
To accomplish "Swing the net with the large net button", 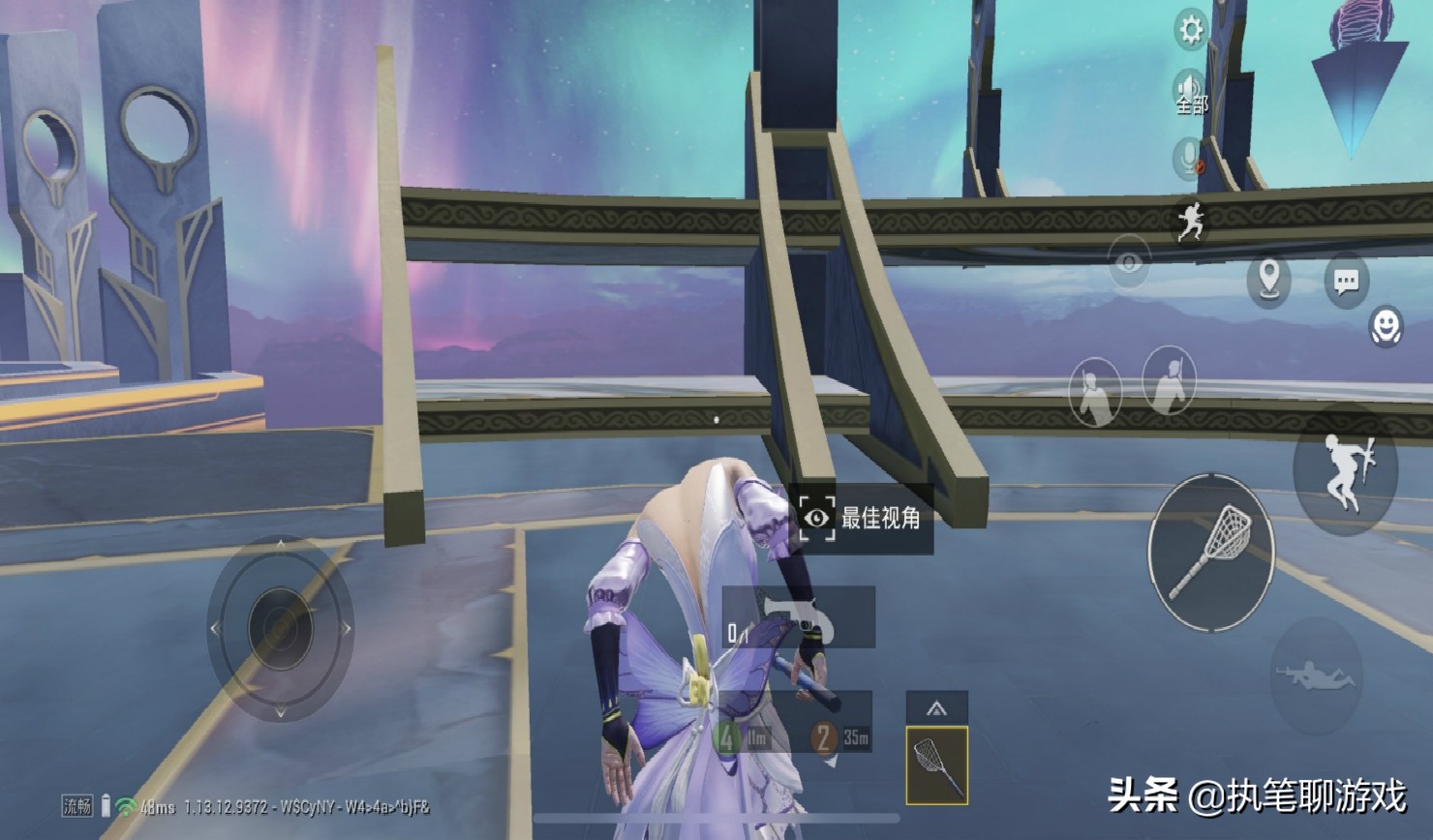I will tap(1211, 553).
